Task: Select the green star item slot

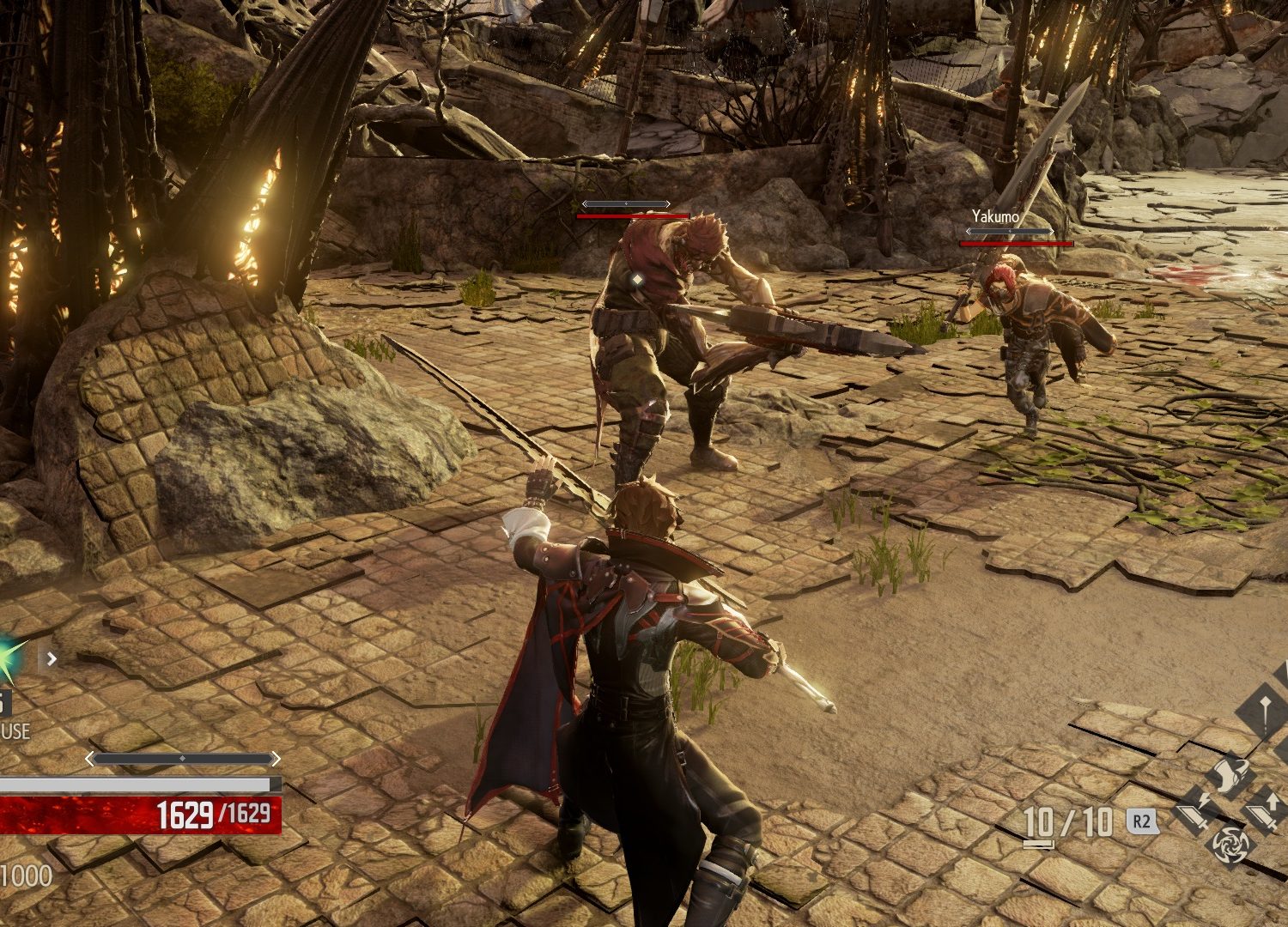Action: pos(9,658)
